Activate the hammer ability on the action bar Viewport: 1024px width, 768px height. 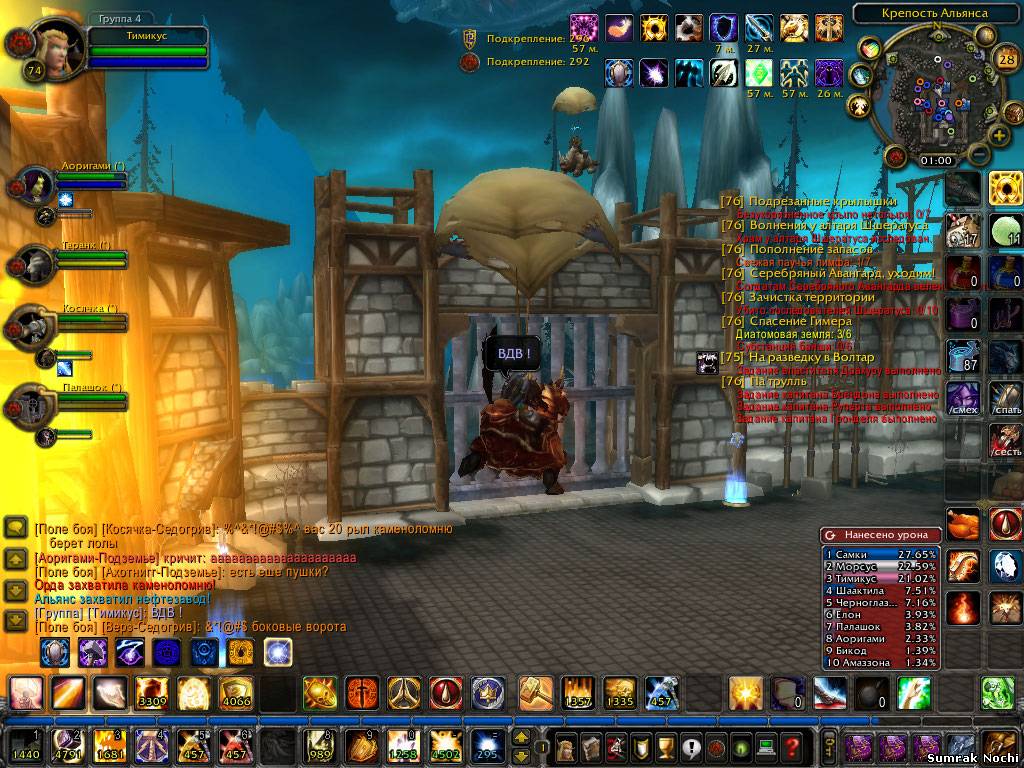click(536, 692)
